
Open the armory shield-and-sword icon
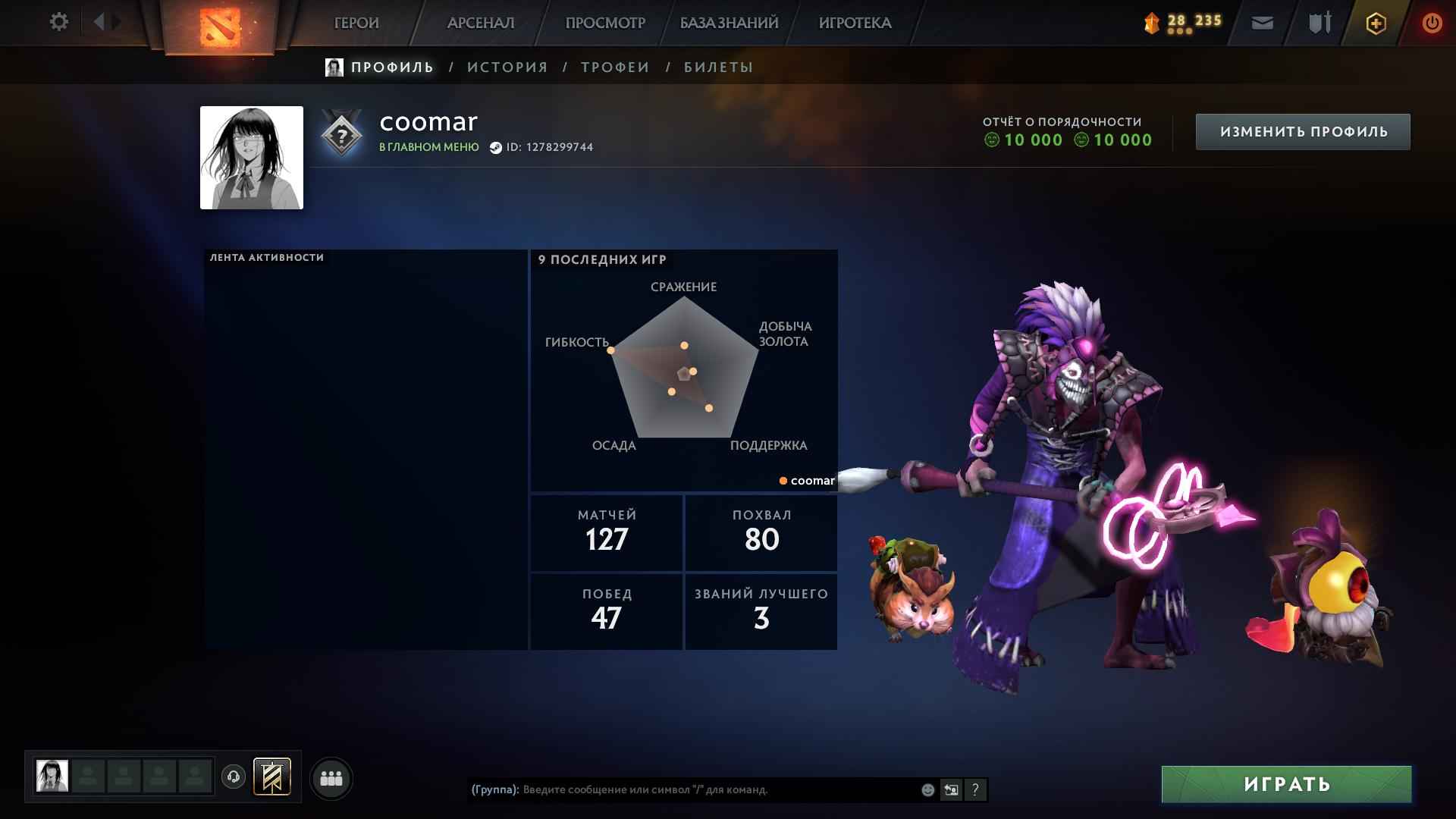[x=1318, y=23]
